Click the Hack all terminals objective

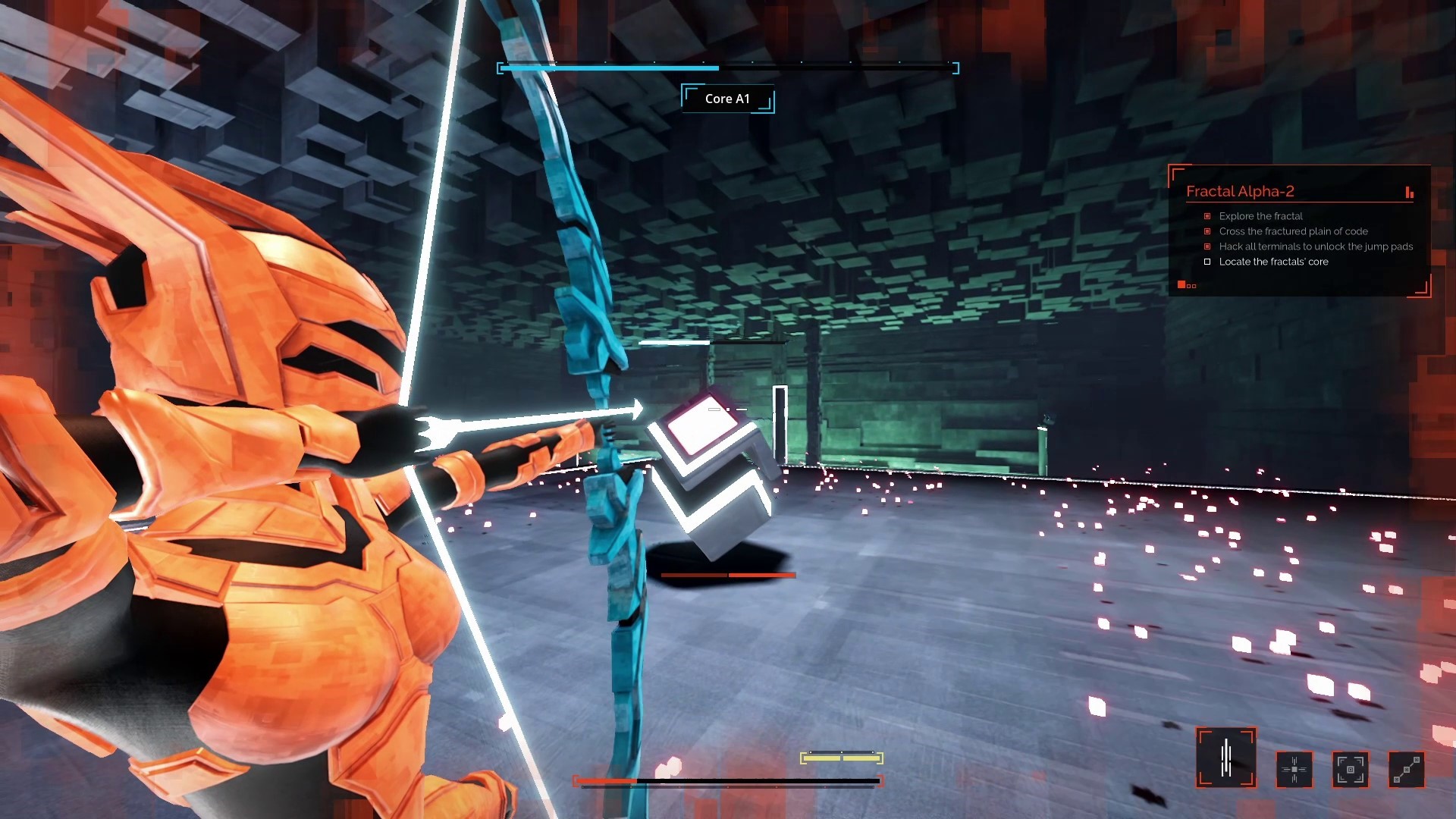pos(1316,246)
